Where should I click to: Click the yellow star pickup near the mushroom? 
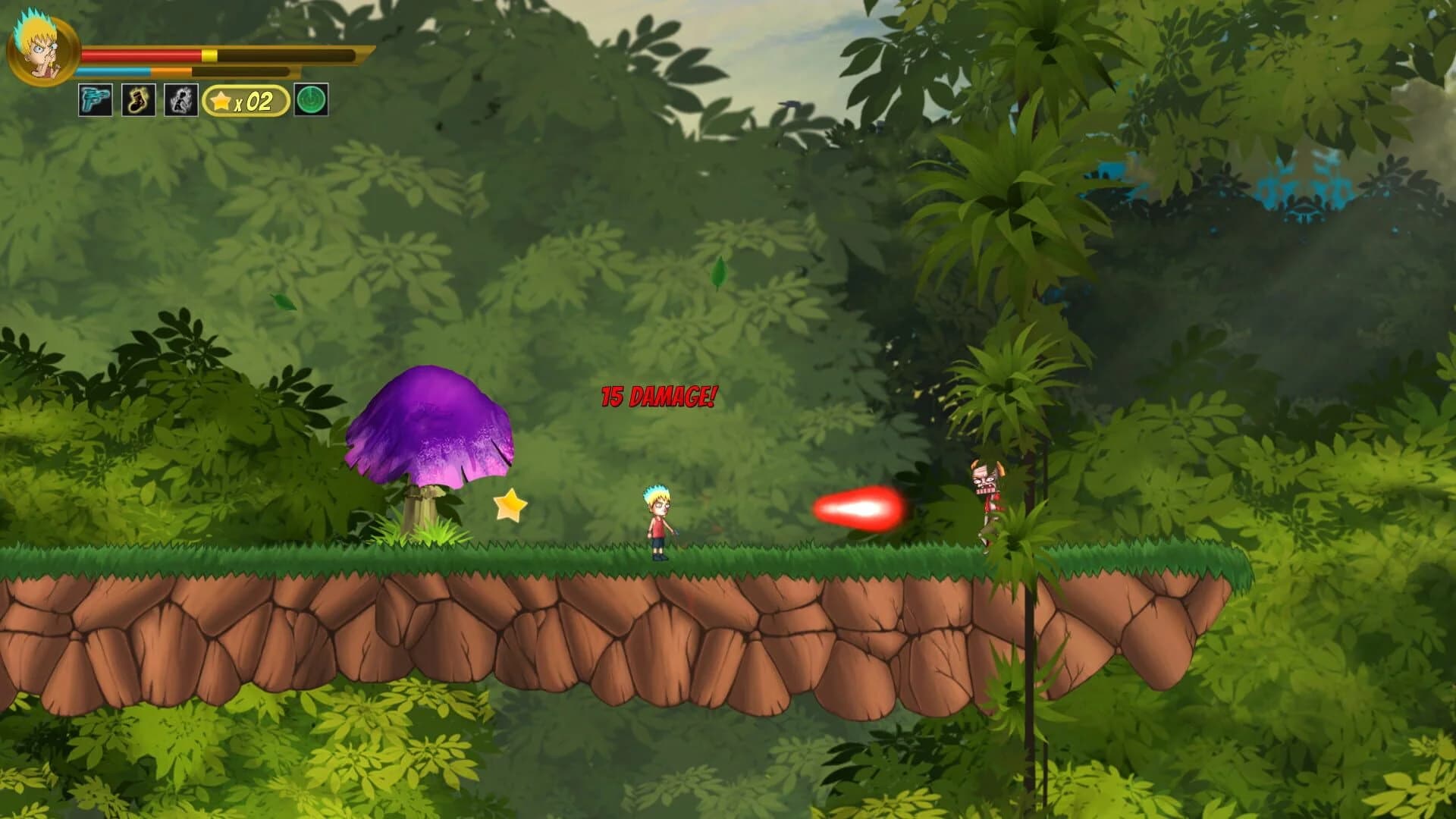[510, 507]
